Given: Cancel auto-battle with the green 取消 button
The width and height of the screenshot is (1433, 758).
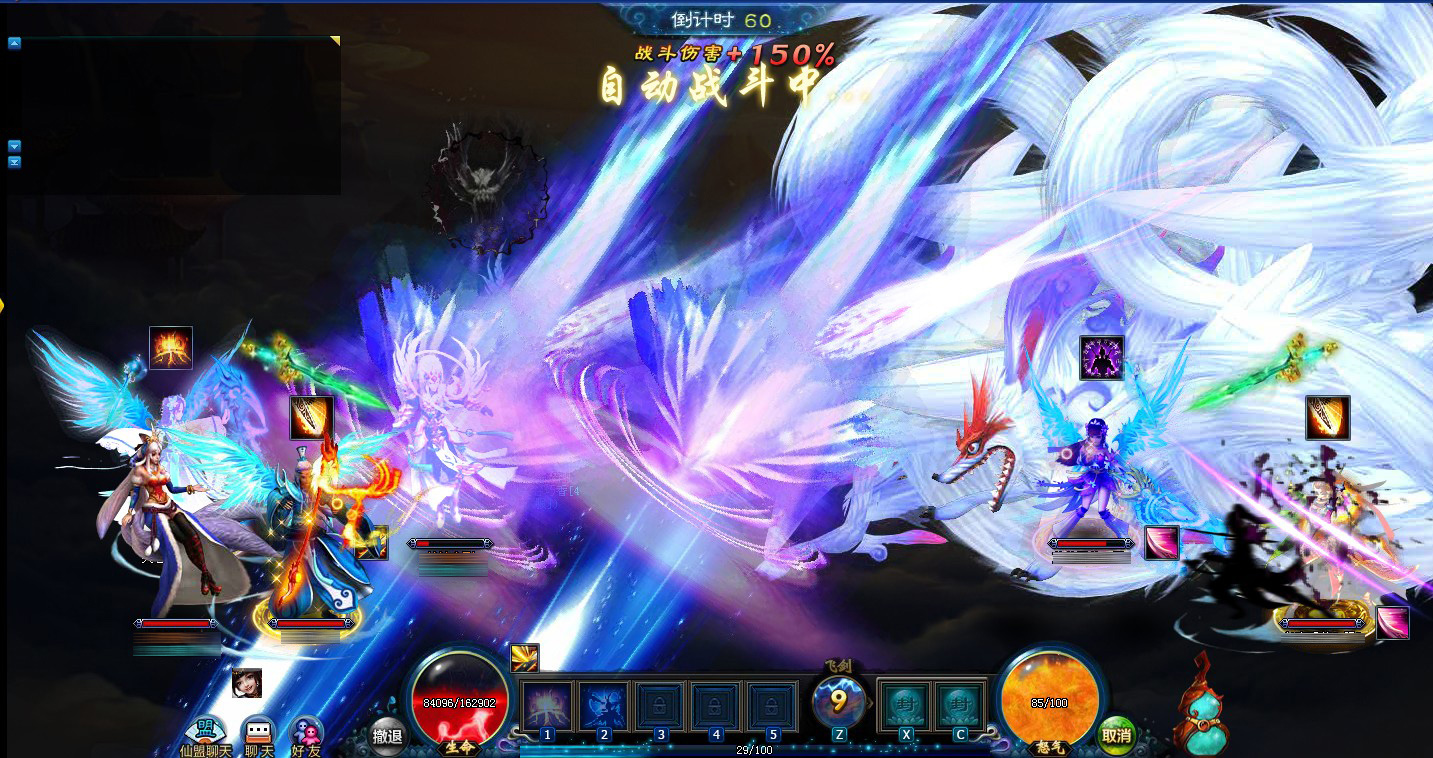Looking at the screenshot, I should 1115,735.
